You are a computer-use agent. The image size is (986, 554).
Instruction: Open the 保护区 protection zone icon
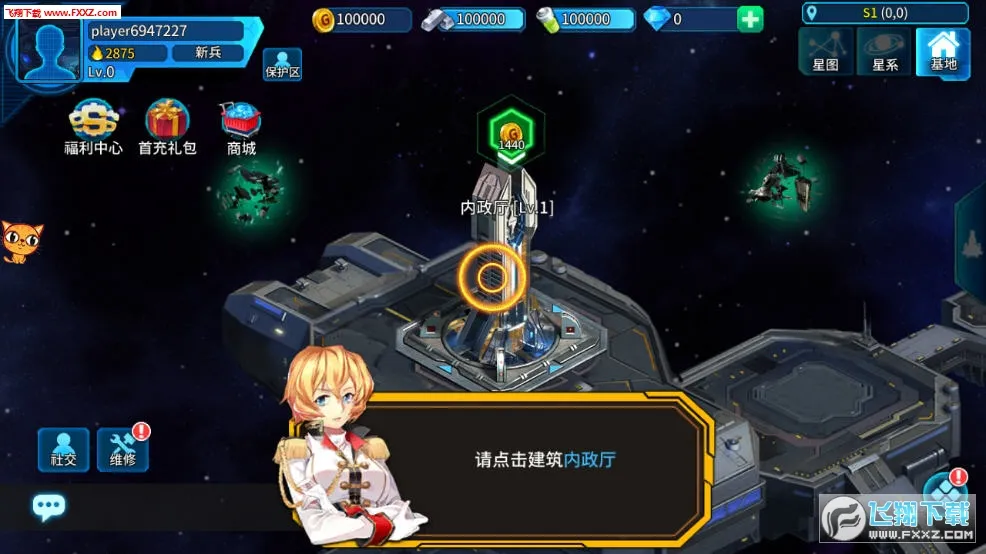click(x=282, y=64)
